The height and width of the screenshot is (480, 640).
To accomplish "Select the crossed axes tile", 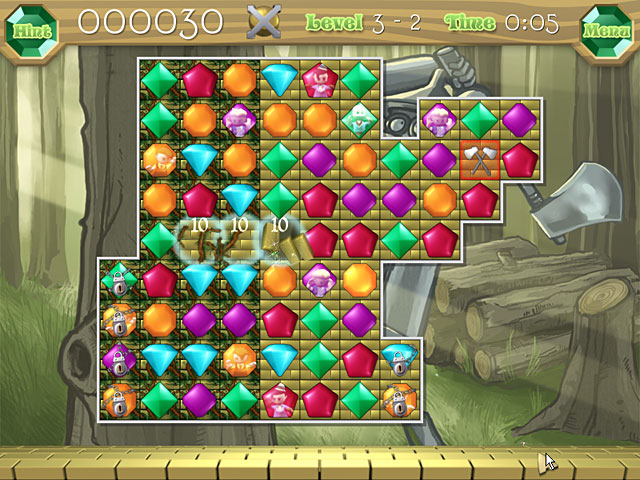I will coord(479,159).
